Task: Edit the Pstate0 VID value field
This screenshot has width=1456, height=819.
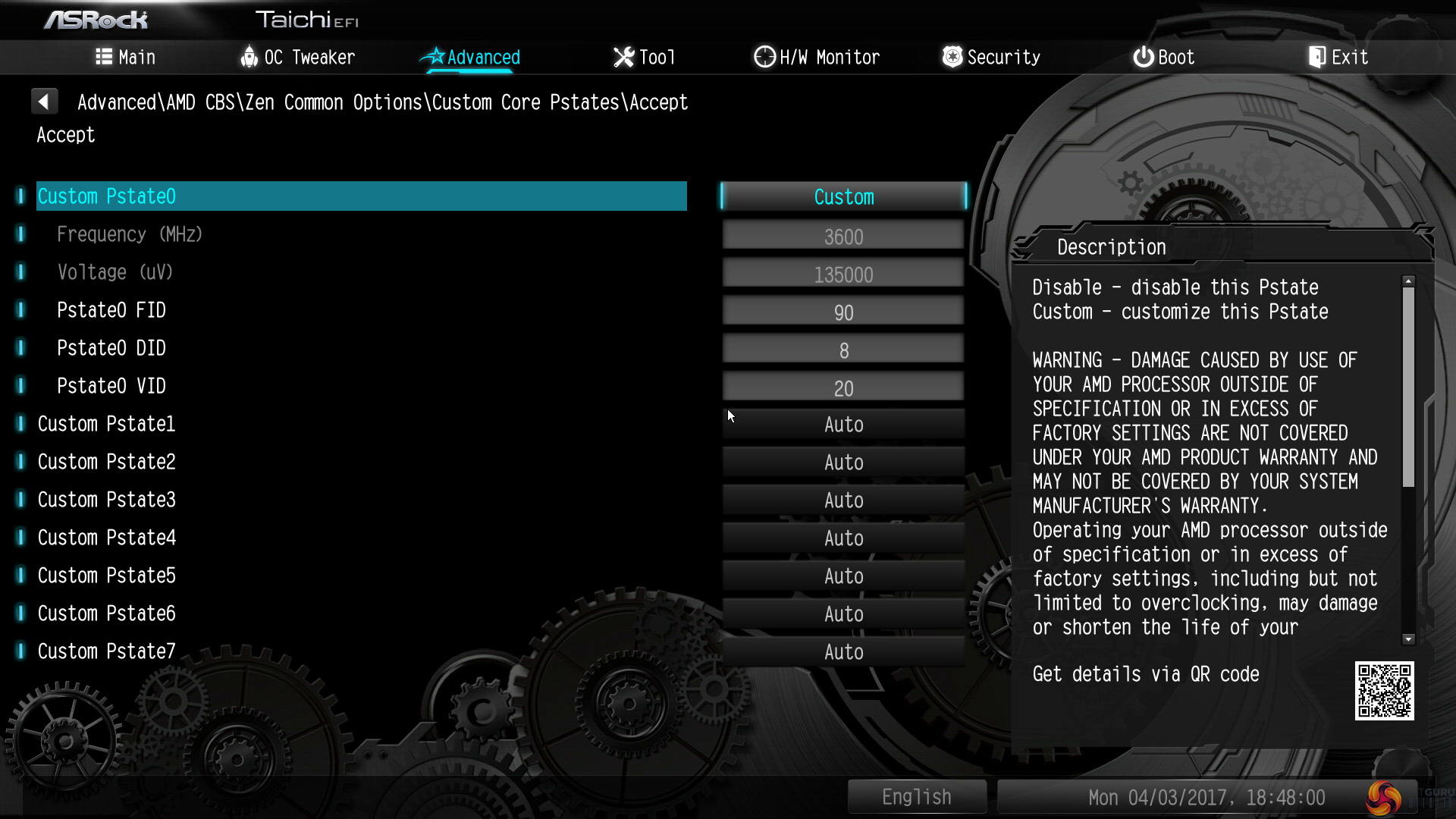Action: (x=843, y=388)
